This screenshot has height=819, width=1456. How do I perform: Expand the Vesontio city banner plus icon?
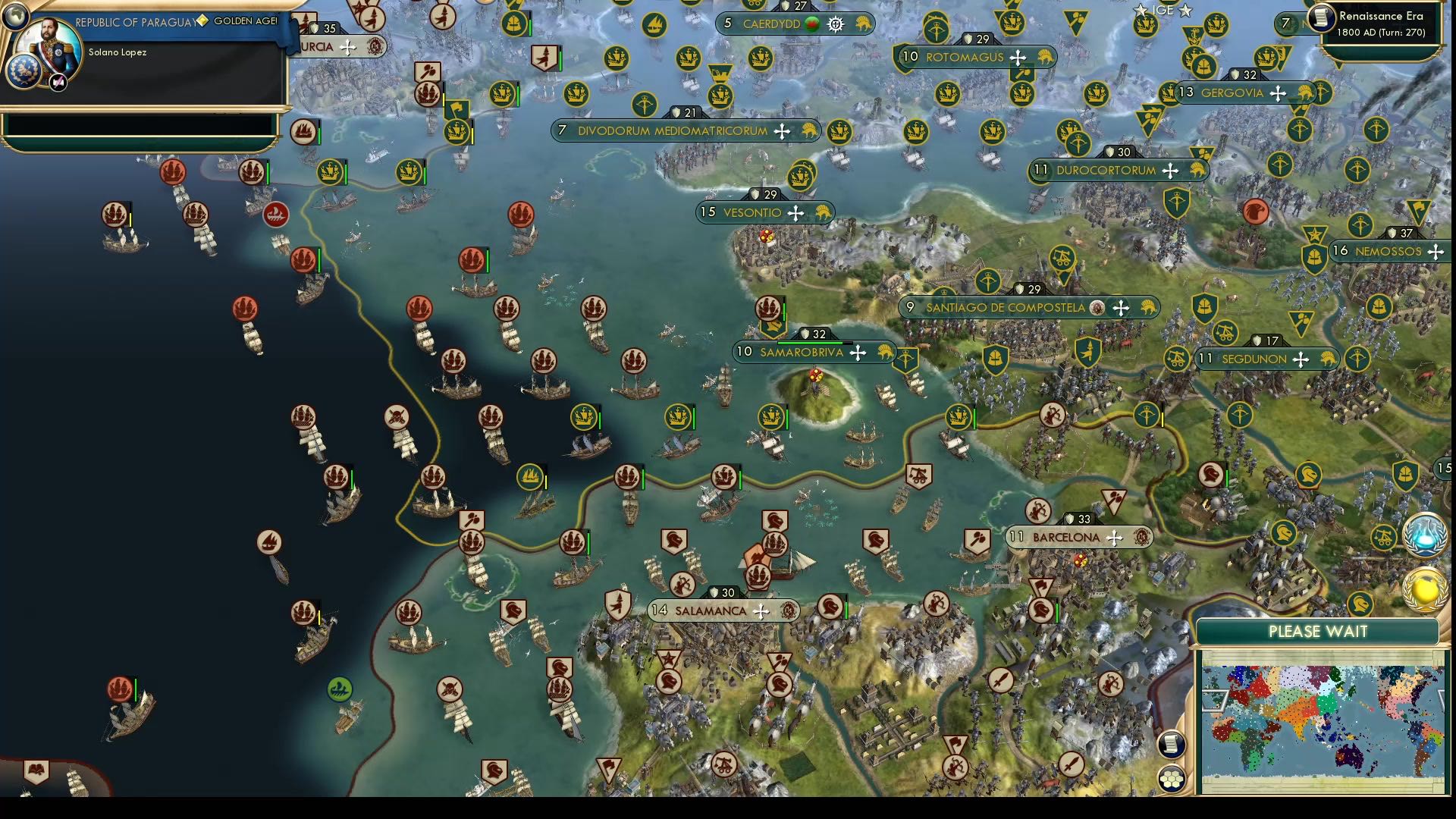tap(795, 213)
